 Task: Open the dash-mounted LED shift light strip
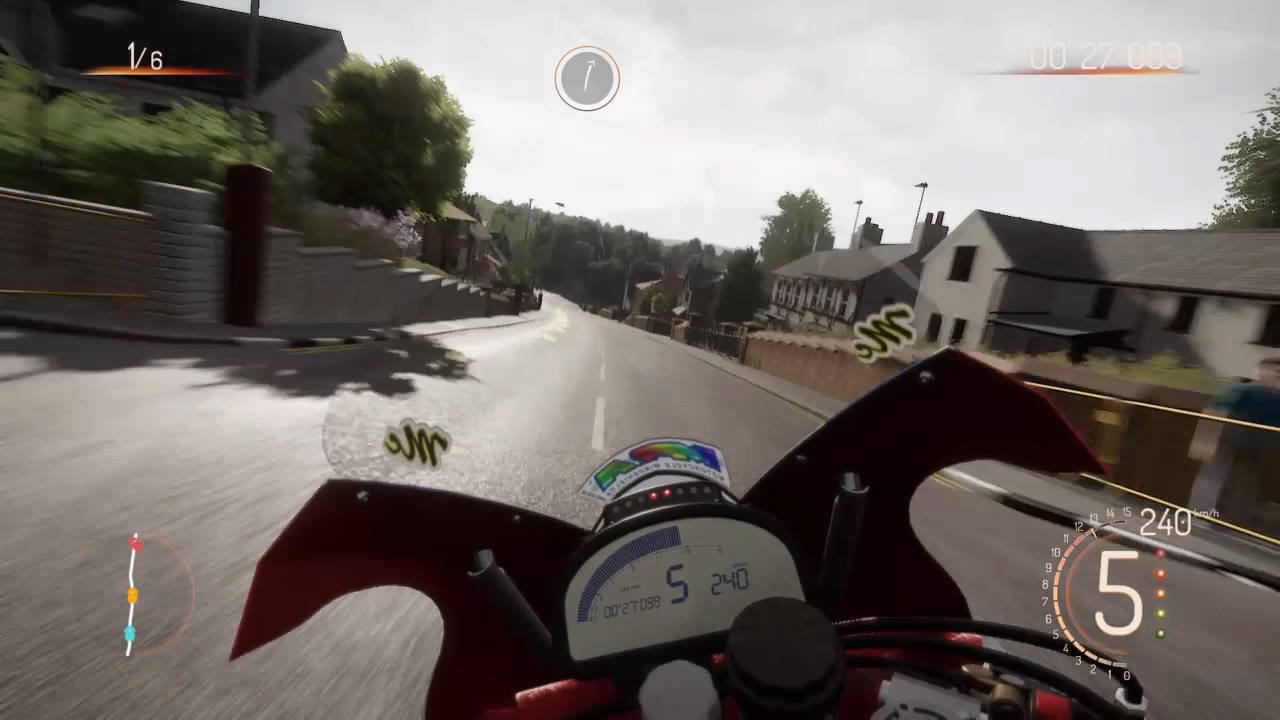[x=662, y=496]
